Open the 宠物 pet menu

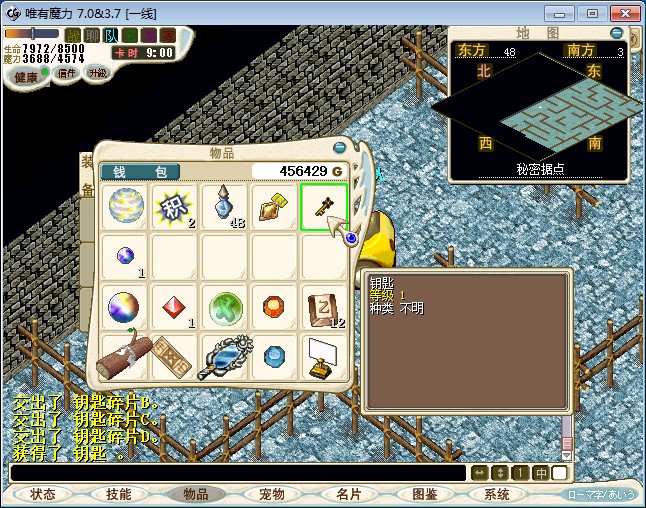(272, 494)
